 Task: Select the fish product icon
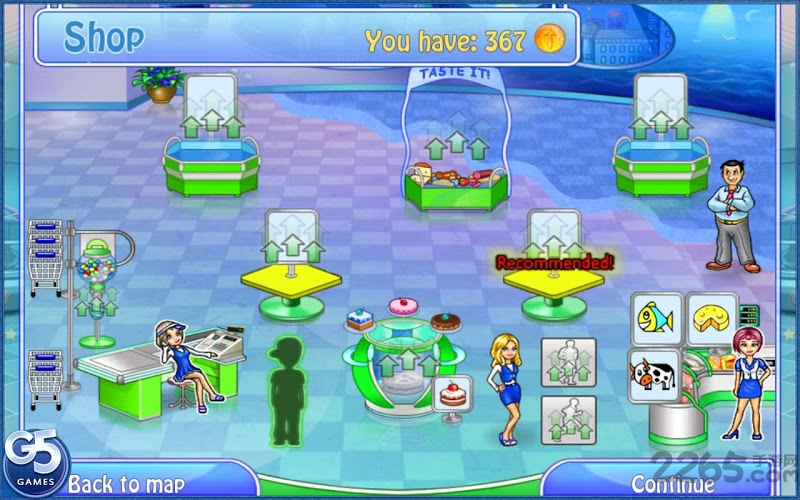click(x=656, y=319)
